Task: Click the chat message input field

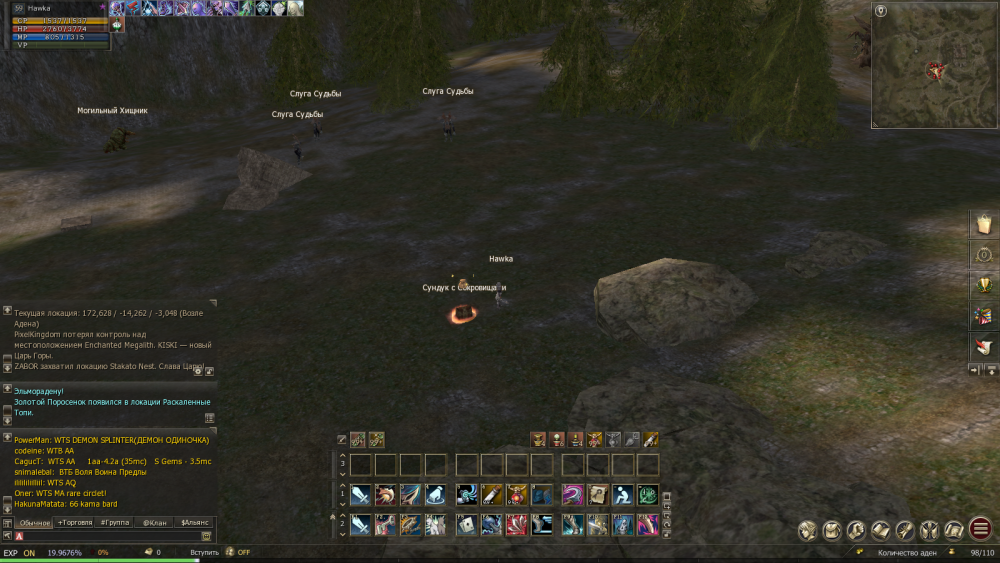Action: [x=110, y=537]
